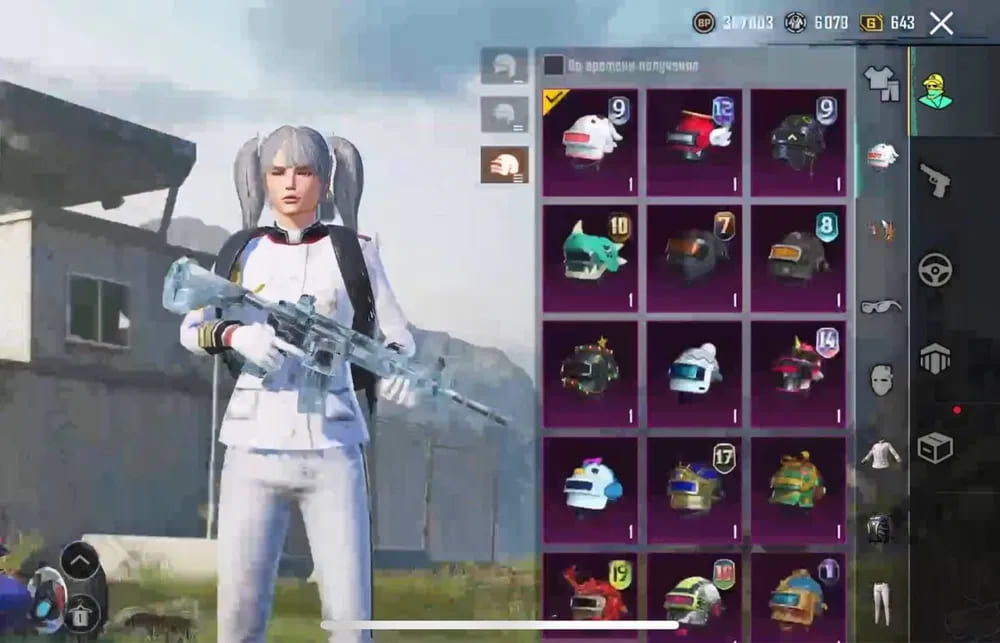Switch to the glasses category
The height and width of the screenshot is (643, 1000).
[x=881, y=305]
